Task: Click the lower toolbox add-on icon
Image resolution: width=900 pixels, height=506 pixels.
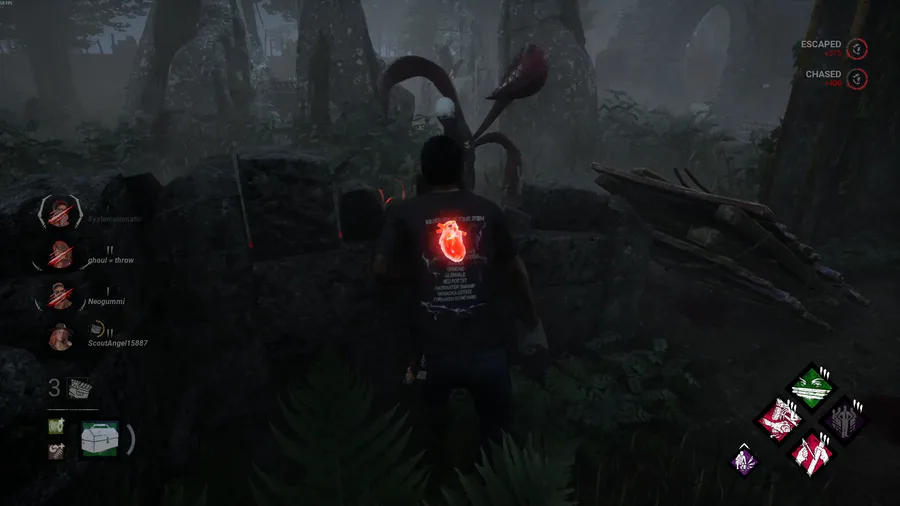Action: tap(56, 450)
